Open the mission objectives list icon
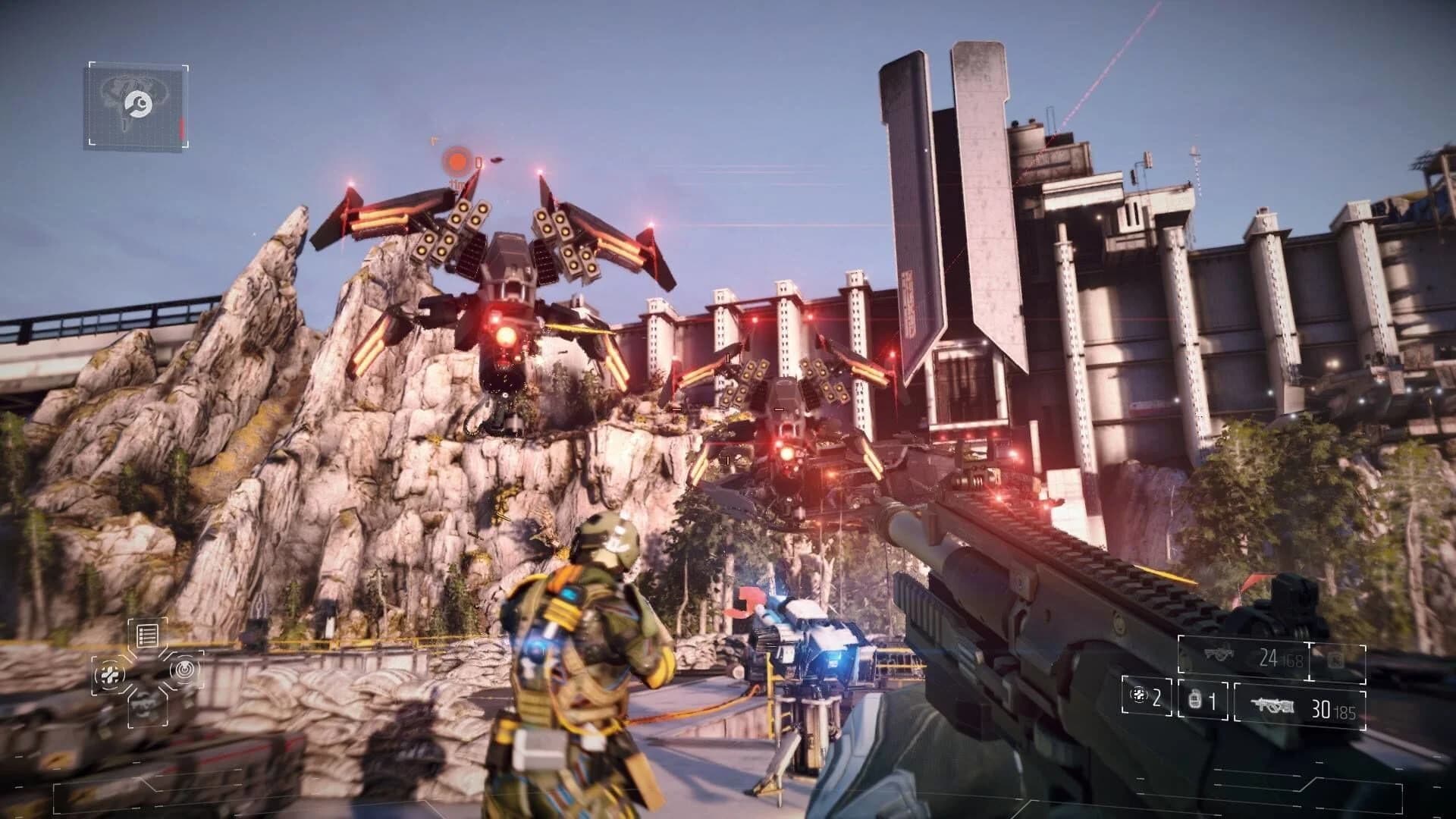Image resolution: width=1456 pixels, height=819 pixels. [x=146, y=635]
